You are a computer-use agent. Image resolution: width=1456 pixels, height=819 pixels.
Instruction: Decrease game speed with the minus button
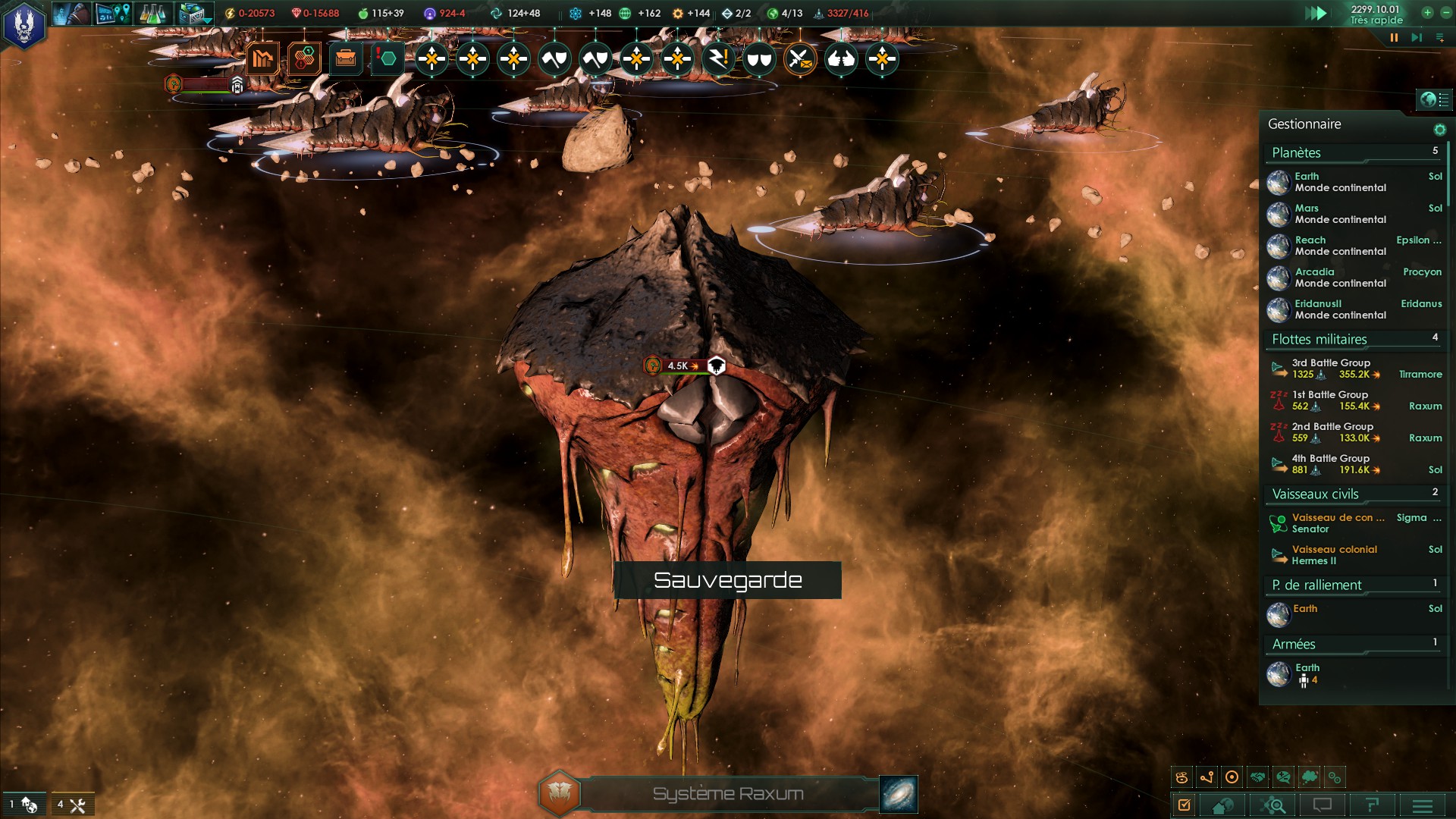tap(1445, 12)
